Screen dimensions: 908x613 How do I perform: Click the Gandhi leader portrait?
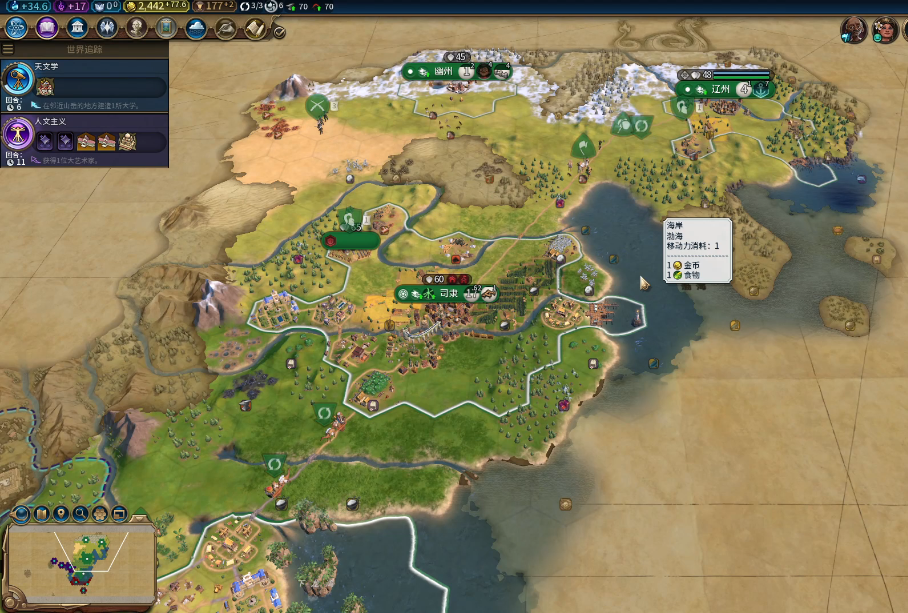click(853, 30)
